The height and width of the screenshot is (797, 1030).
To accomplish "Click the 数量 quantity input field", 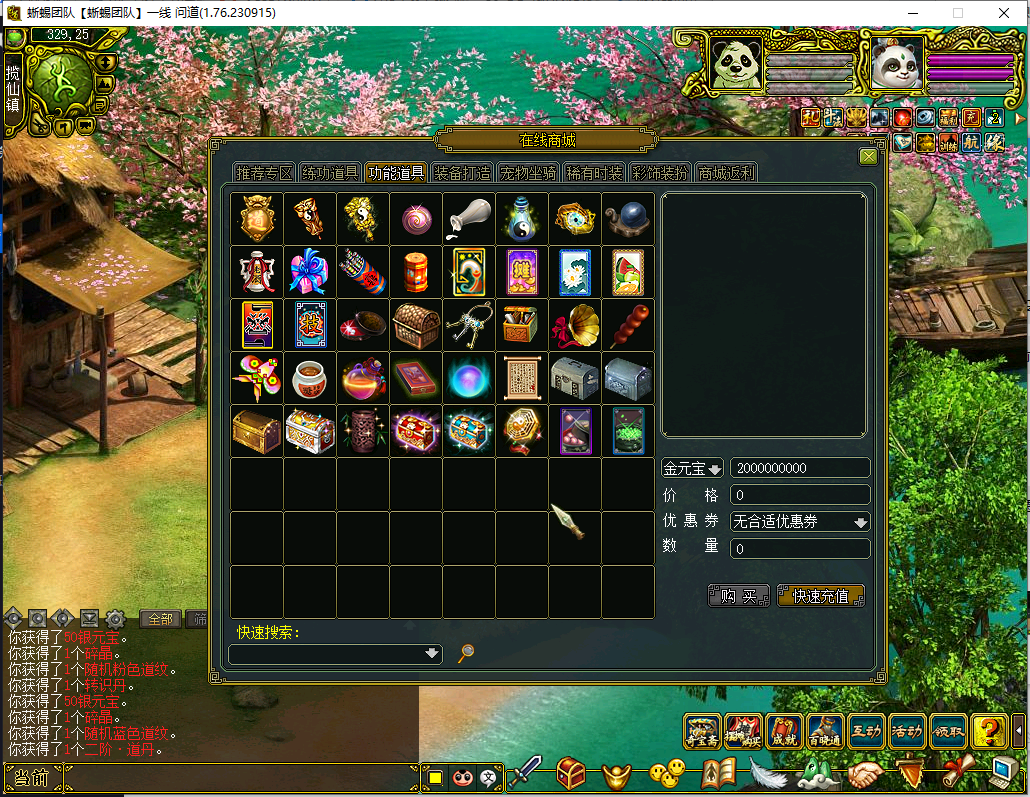I will pos(800,548).
